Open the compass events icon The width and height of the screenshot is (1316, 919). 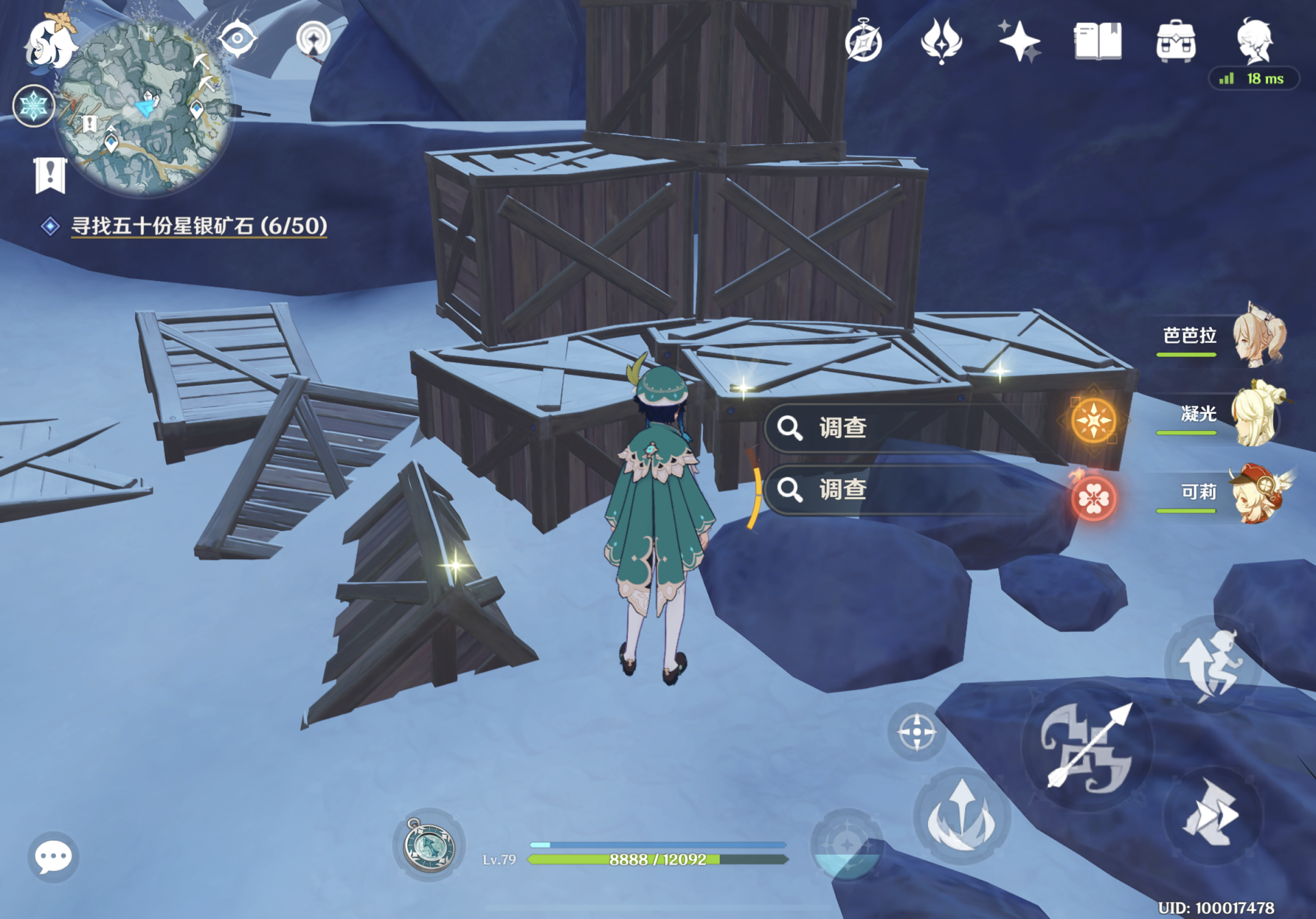click(x=863, y=41)
